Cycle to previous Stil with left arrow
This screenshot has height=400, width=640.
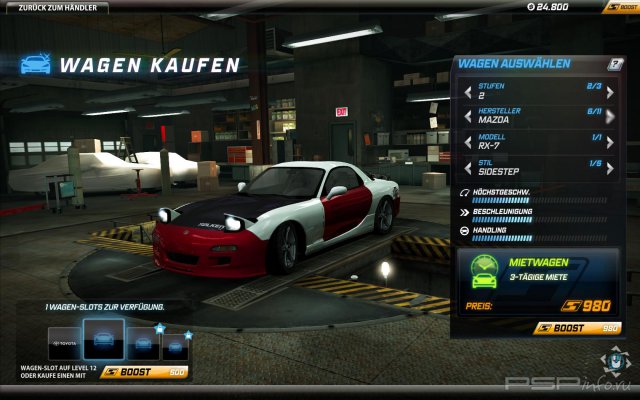coord(466,166)
